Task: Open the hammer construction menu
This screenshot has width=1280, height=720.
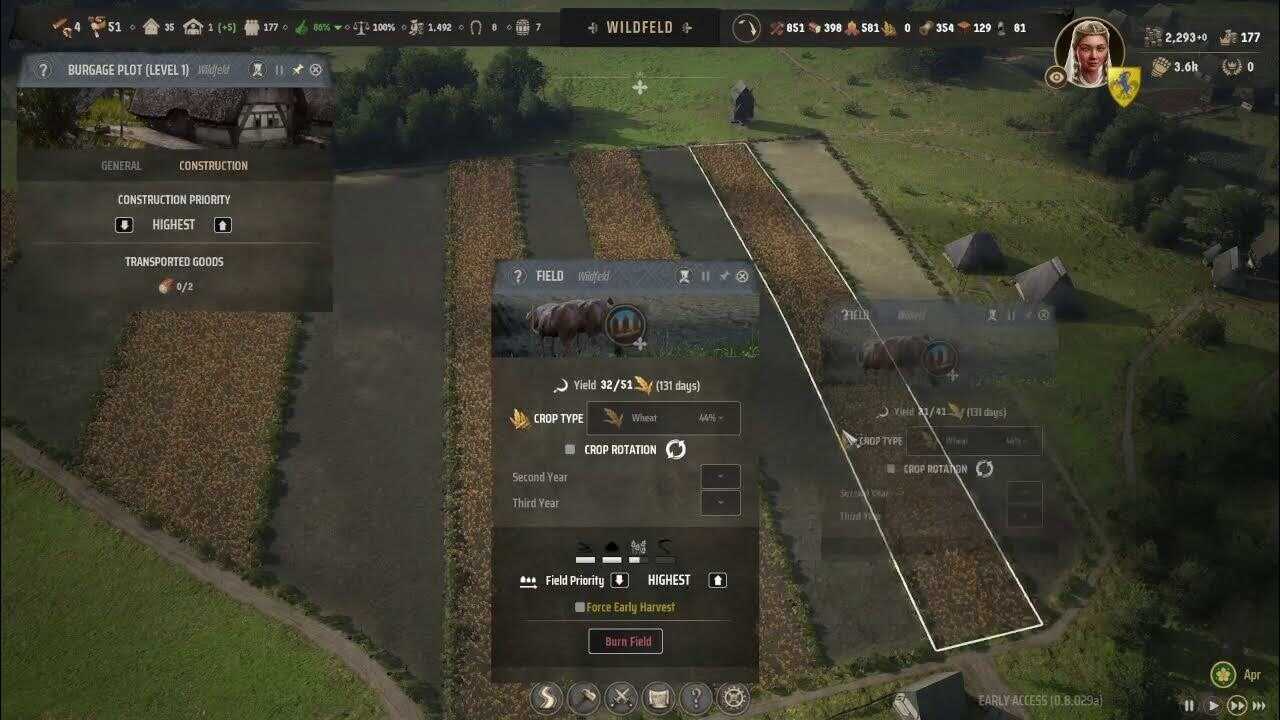Action: pyautogui.click(x=584, y=697)
